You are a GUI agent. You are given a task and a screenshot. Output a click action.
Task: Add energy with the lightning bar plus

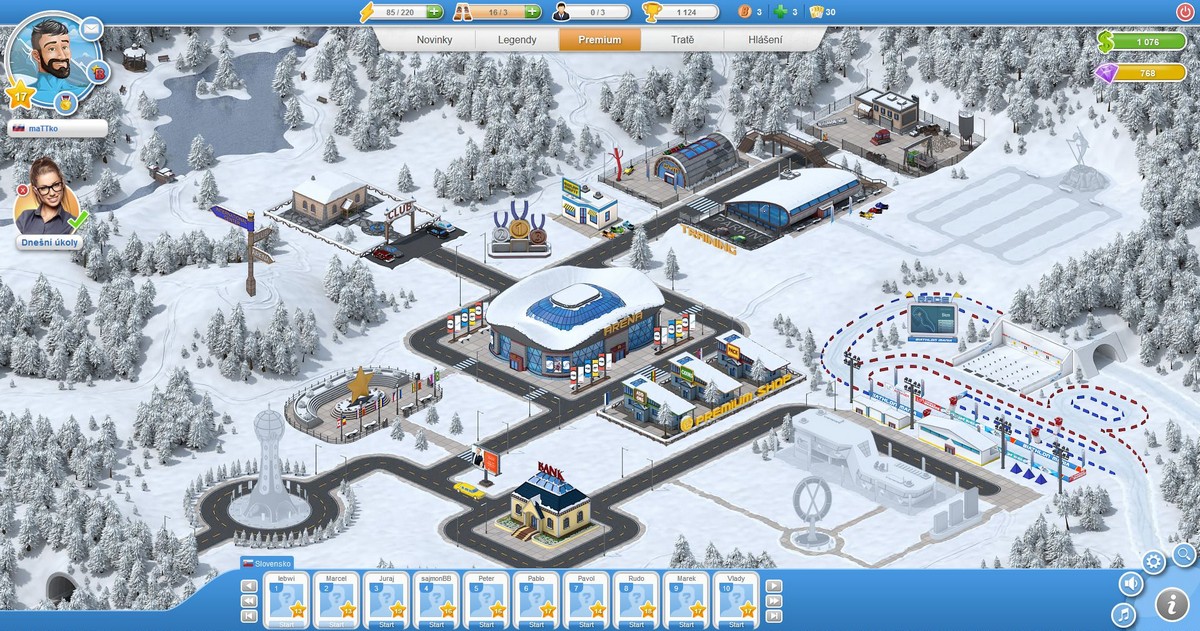pos(434,12)
